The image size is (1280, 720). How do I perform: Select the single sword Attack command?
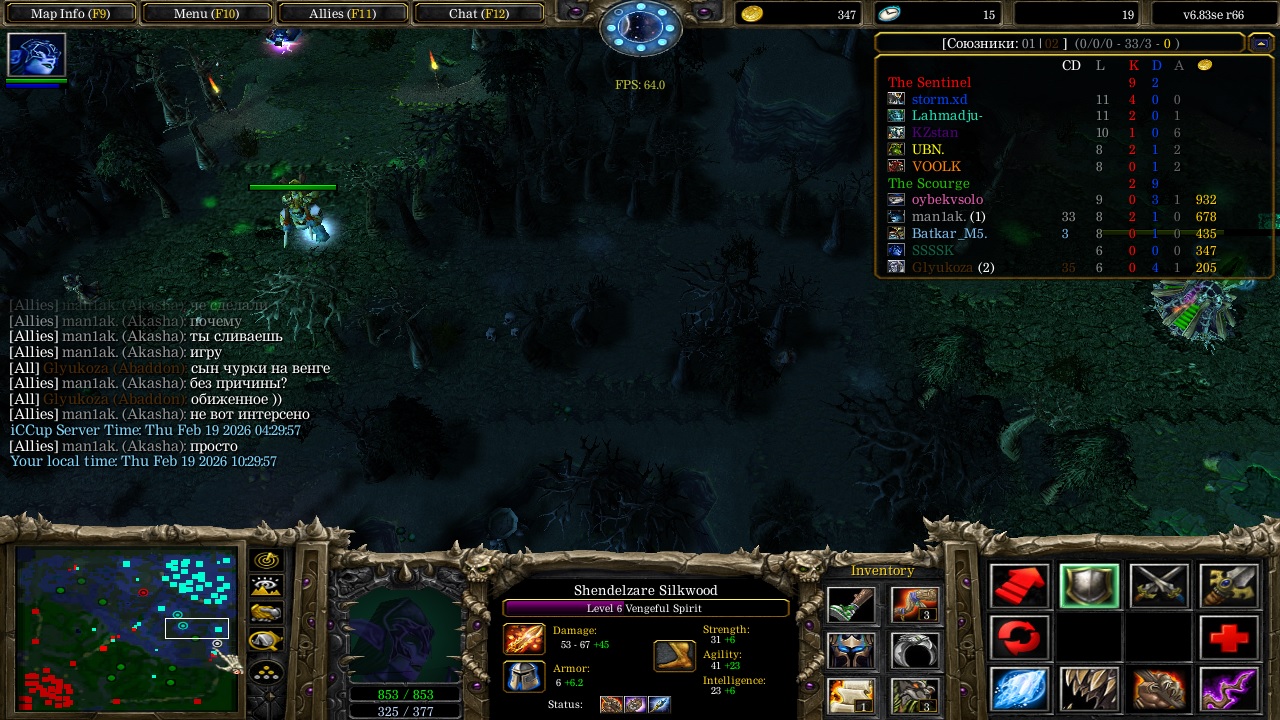[1228, 587]
